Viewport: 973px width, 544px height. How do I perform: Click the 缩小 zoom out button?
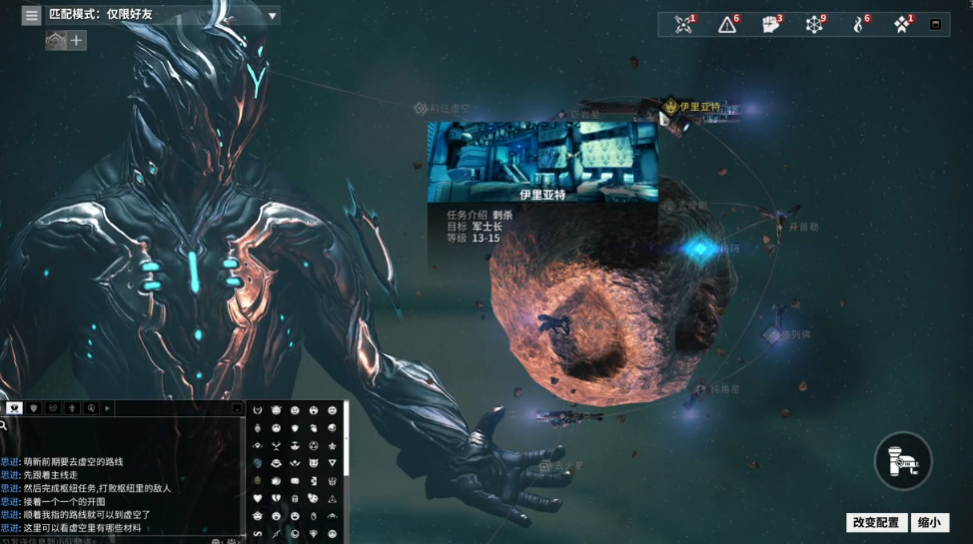[929, 522]
